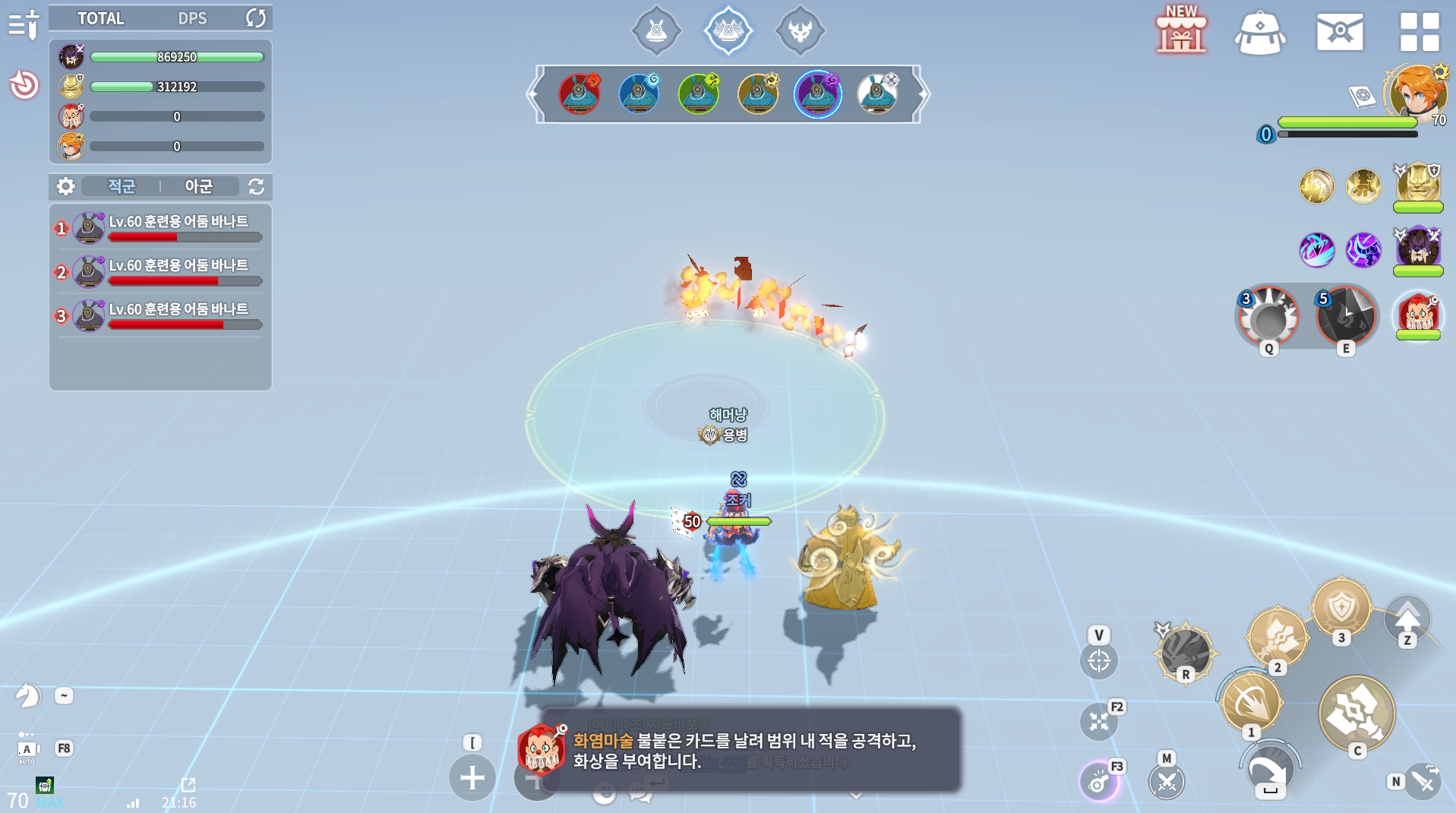The image size is (1456, 813).
Task: Select the TOTAL damage tab
Action: [100, 18]
